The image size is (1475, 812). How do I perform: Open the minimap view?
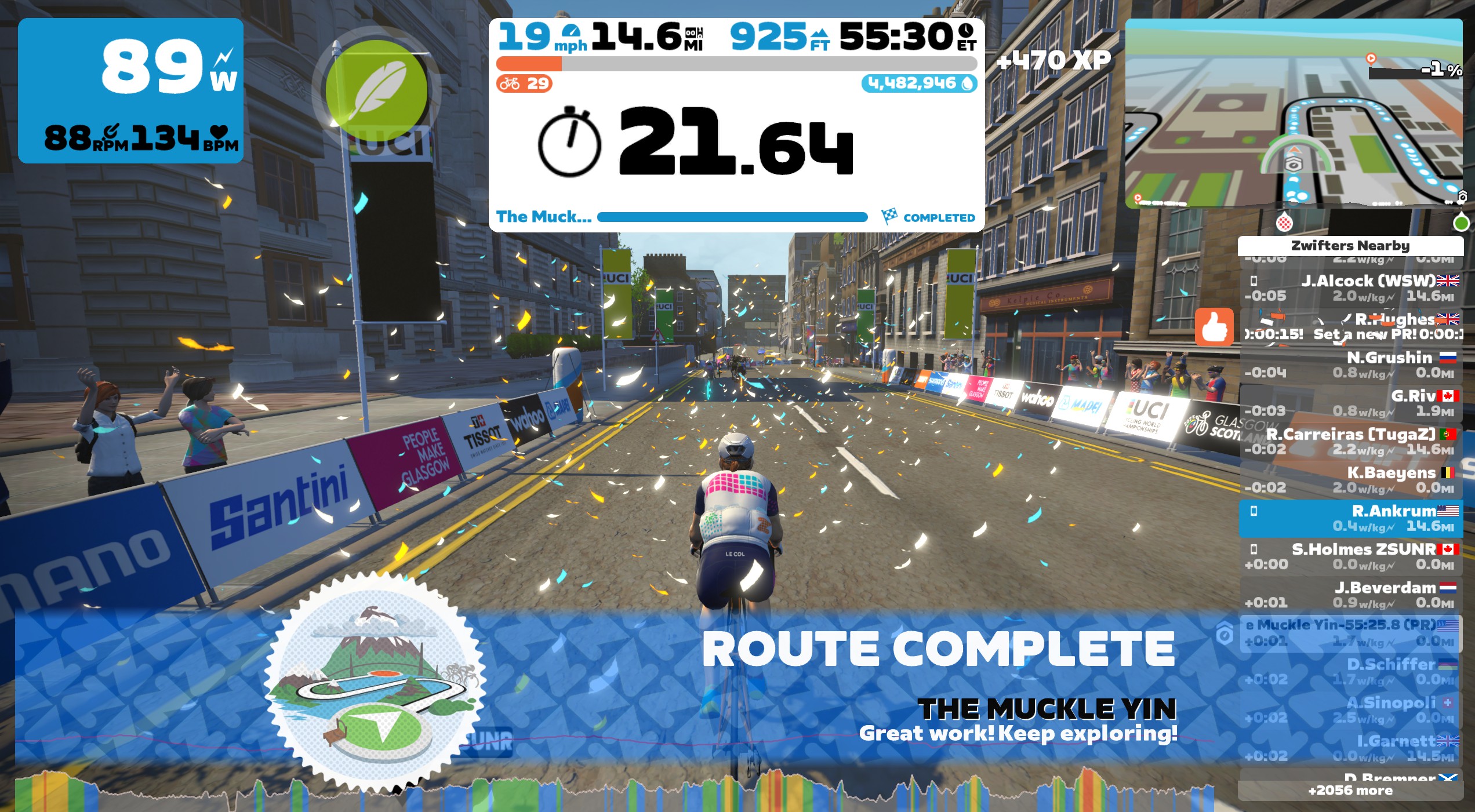[1293, 113]
